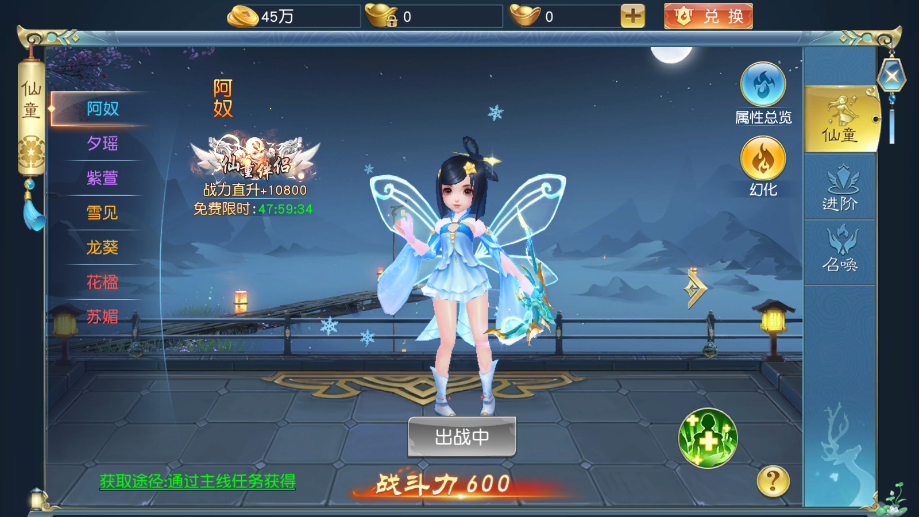Viewport: 919px width, 517px height.
Task: Close the fairy panel
Action: (x=891, y=75)
